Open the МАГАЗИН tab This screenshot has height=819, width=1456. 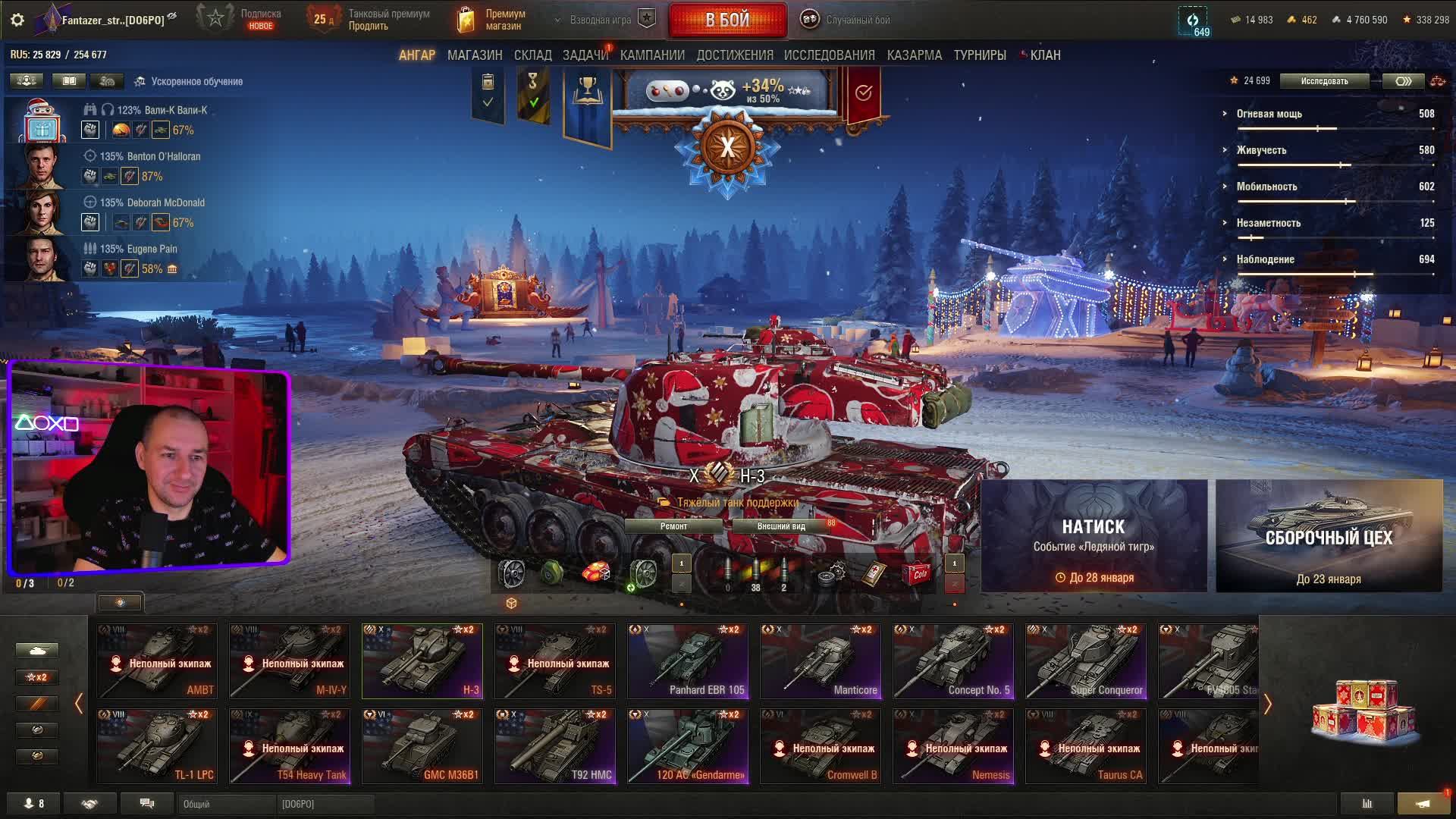point(475,55)
